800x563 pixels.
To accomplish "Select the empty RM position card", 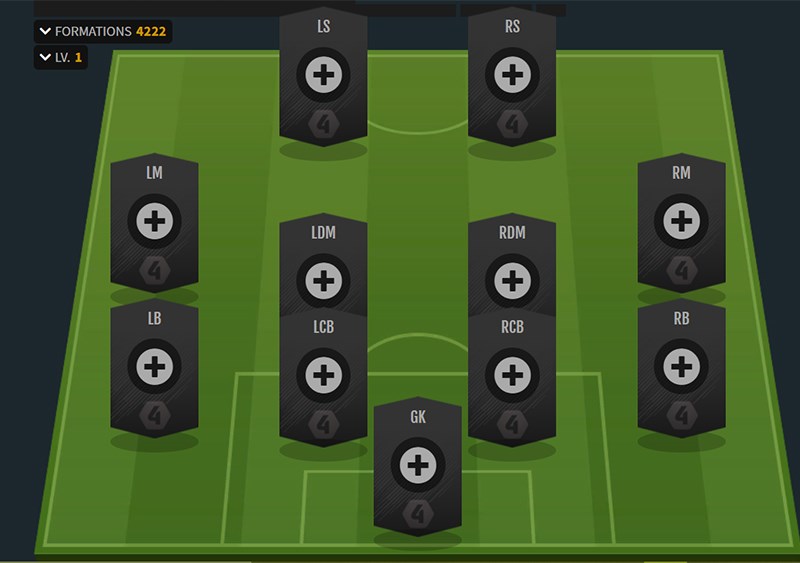I will pyautogui.click(x=681, y=221).
